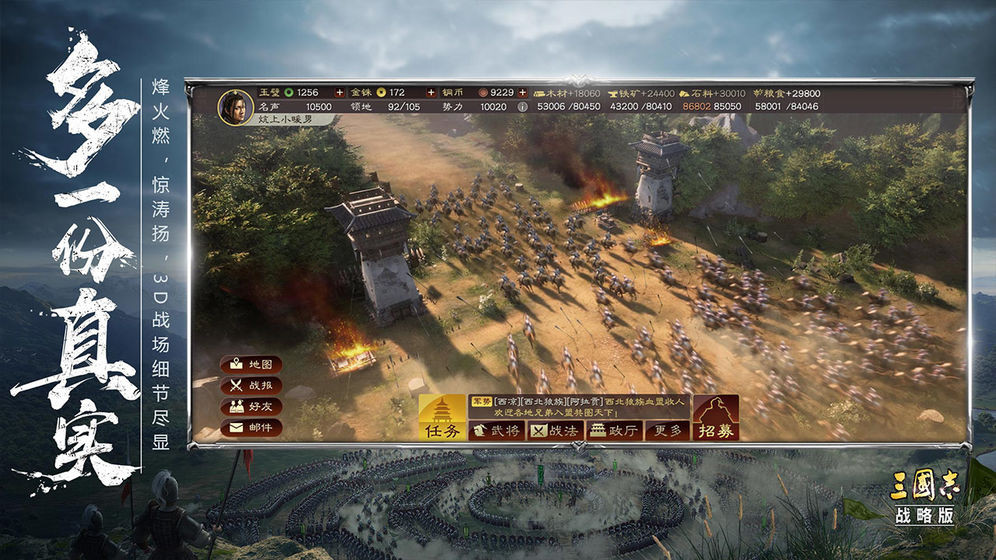
Task: Add more 铜币 copper coins with plus button
Action: (522, 93)
